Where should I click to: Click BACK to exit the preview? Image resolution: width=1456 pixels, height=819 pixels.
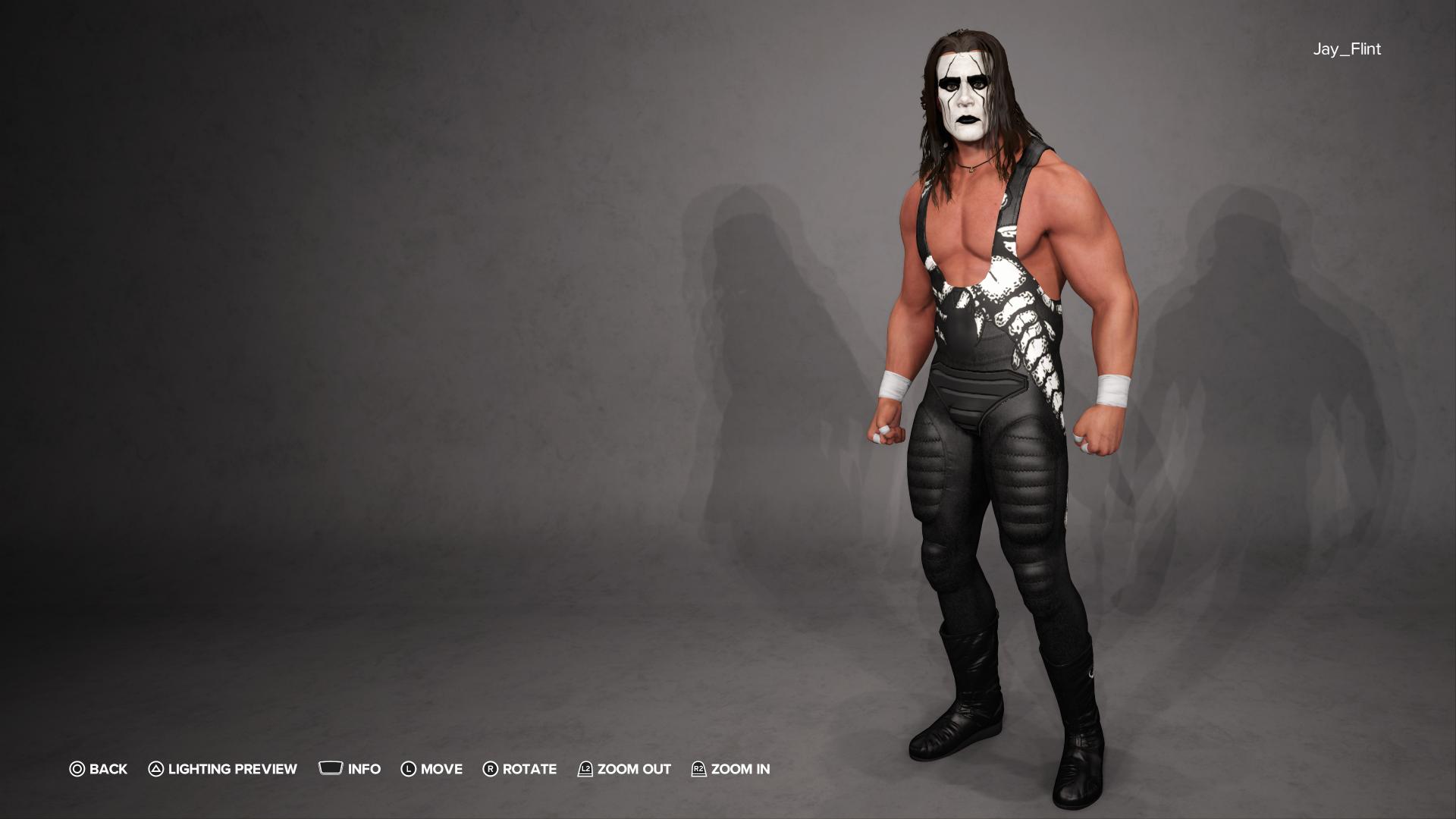point(107,769)
